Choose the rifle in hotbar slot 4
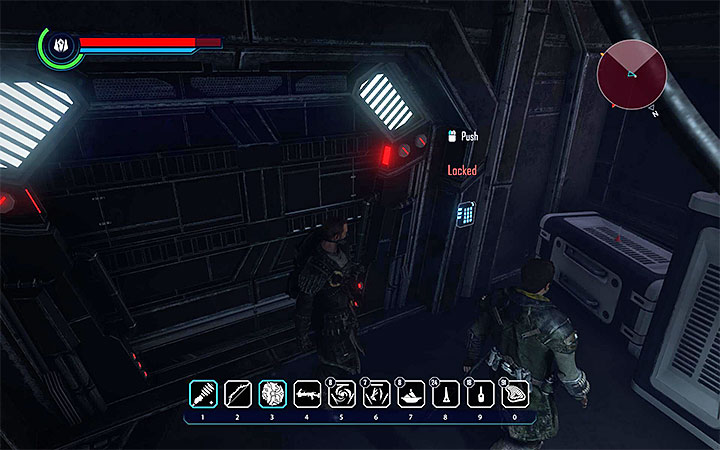The image size is (720, 450). pyautogui.click(x=307, y=393)
